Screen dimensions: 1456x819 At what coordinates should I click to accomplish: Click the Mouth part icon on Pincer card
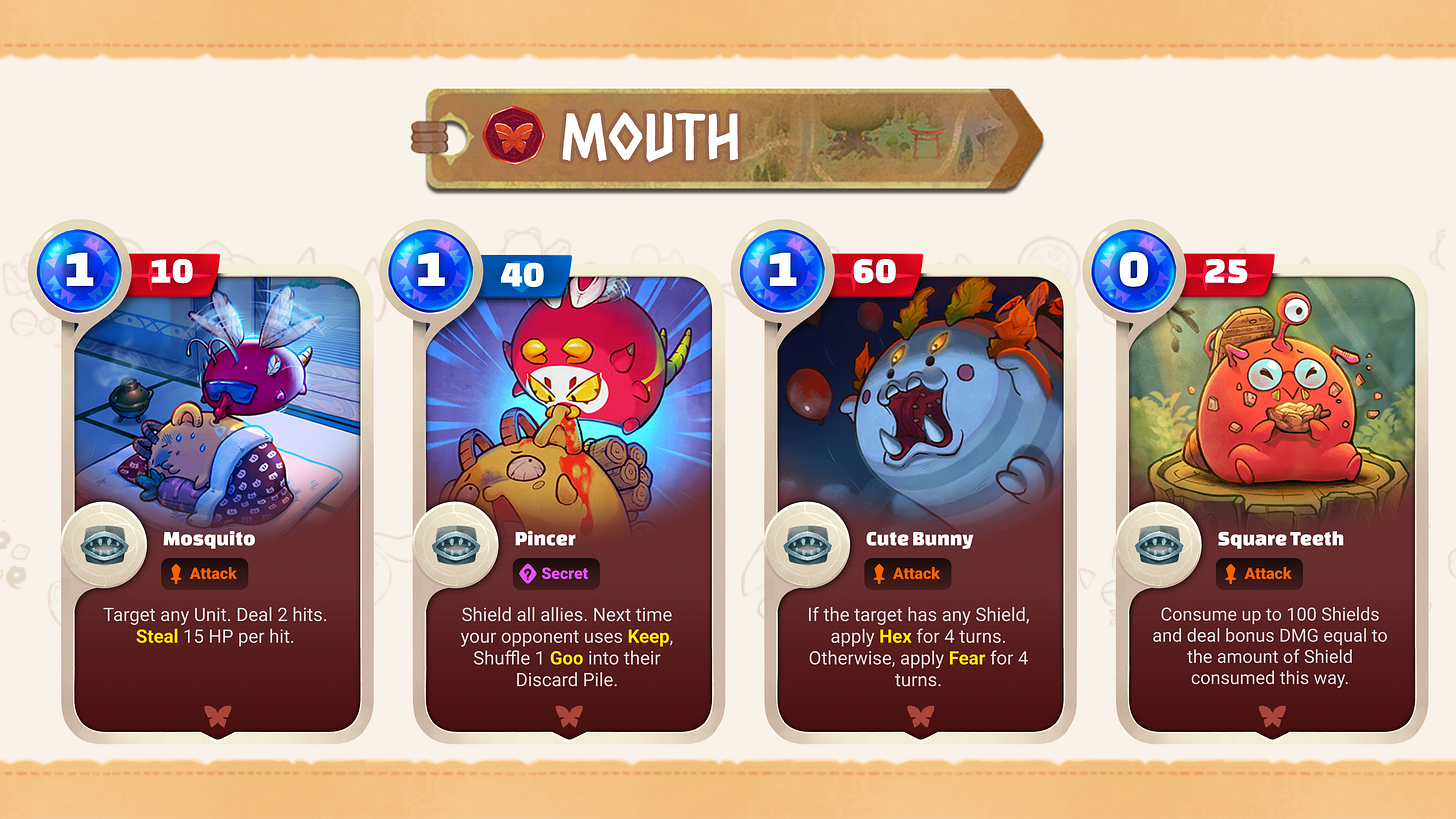tap(458, 545)
